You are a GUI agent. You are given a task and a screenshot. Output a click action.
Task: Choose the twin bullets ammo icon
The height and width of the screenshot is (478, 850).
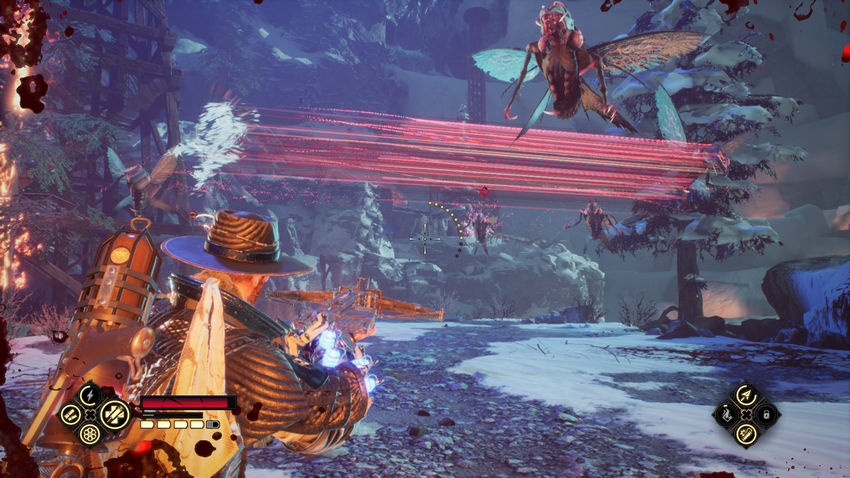click(68, 413)
